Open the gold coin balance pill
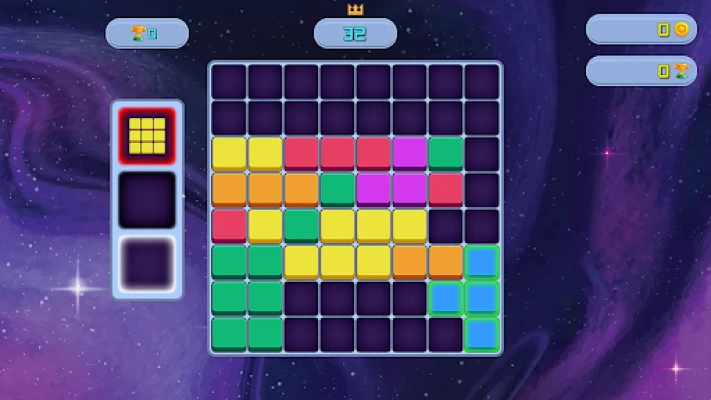 640,30
